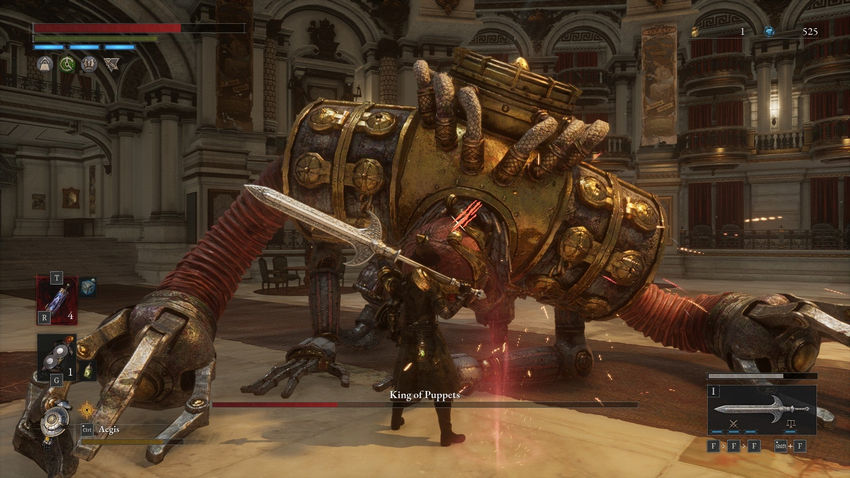This screenshot has width=850, height=478.
Task: Click the triangular arrow status icon
Action: click(111, 64)
